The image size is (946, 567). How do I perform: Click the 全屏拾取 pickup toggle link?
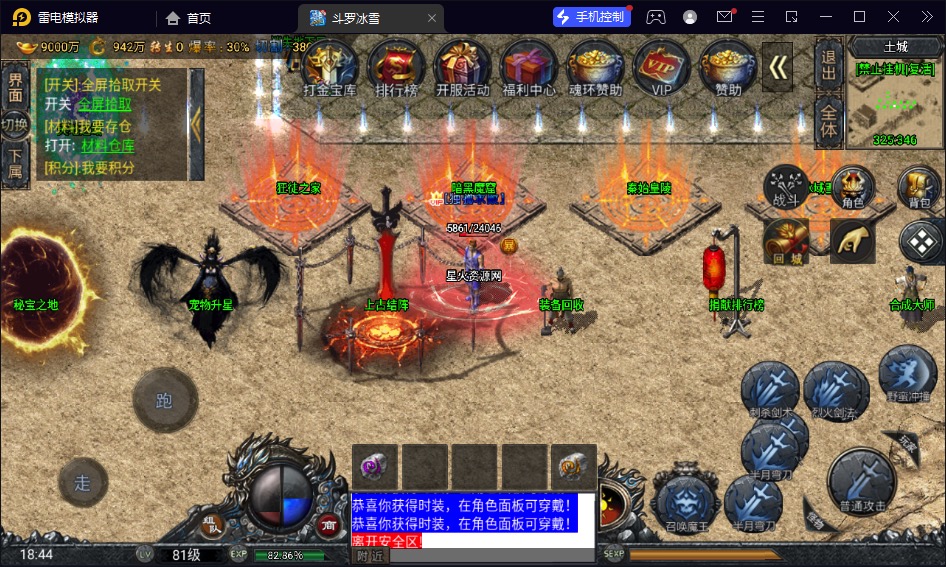104,104
